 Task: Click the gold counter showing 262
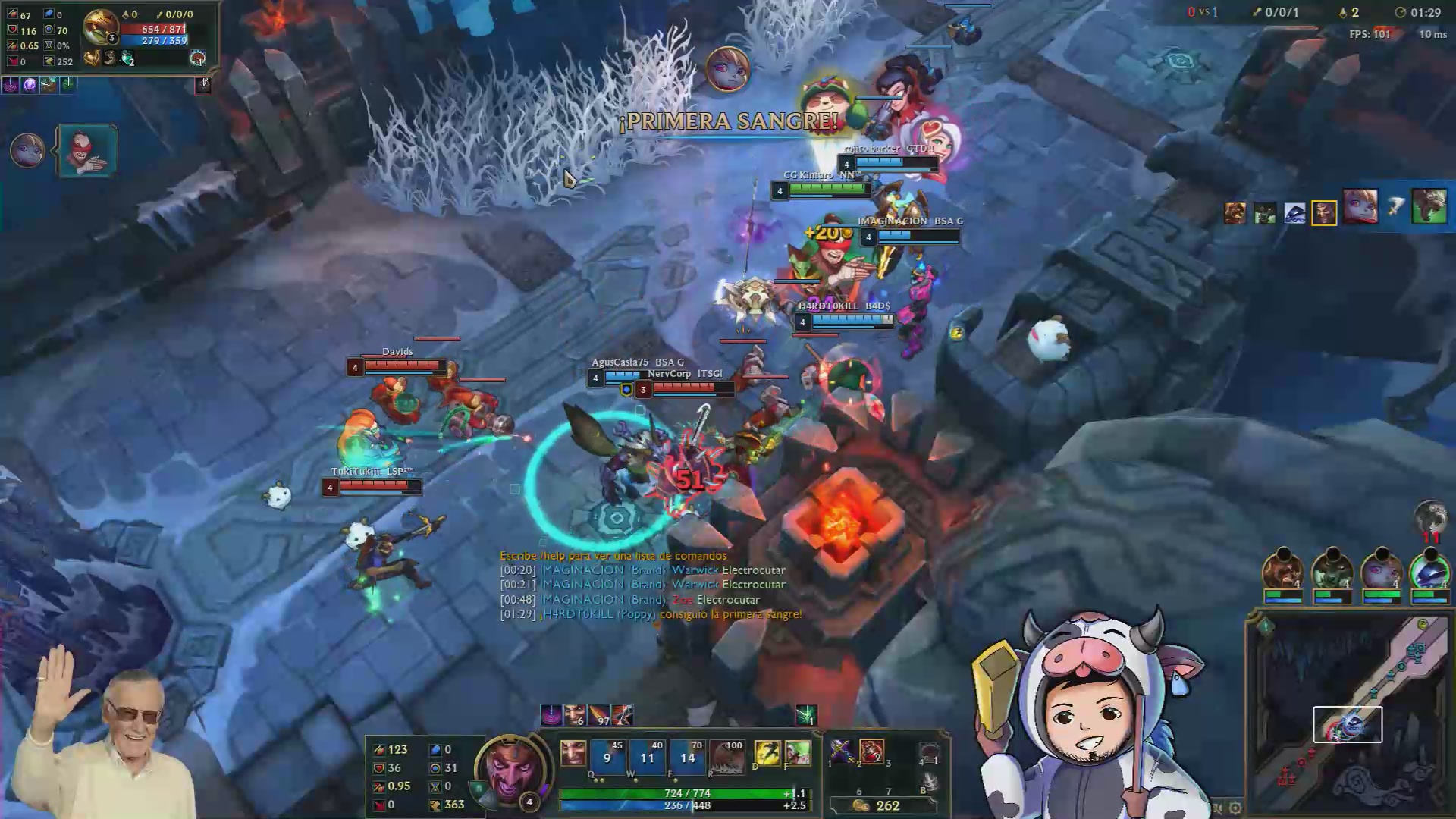click(x=888, y=806)
